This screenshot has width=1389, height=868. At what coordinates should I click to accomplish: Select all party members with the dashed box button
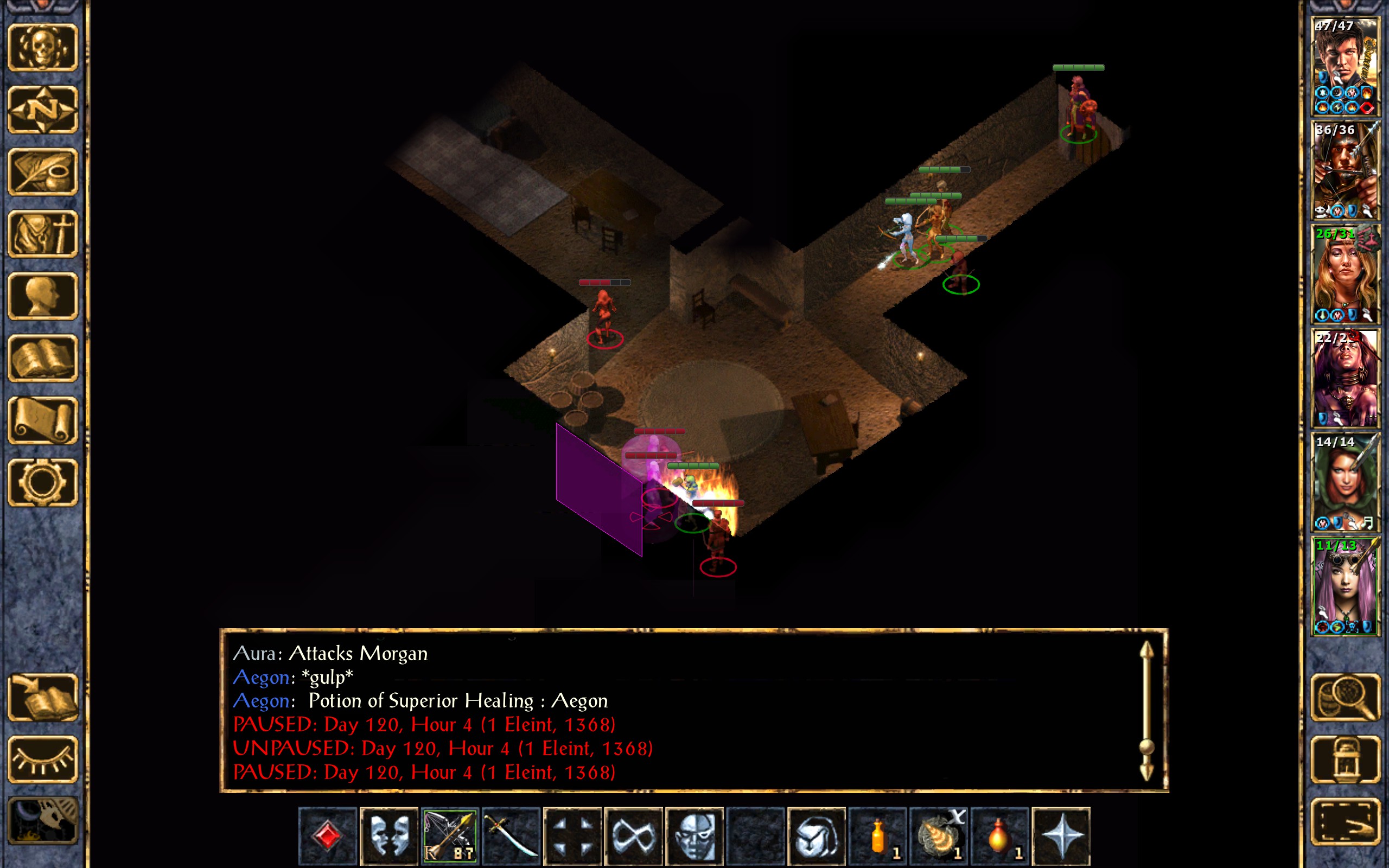coord(1345,821)
